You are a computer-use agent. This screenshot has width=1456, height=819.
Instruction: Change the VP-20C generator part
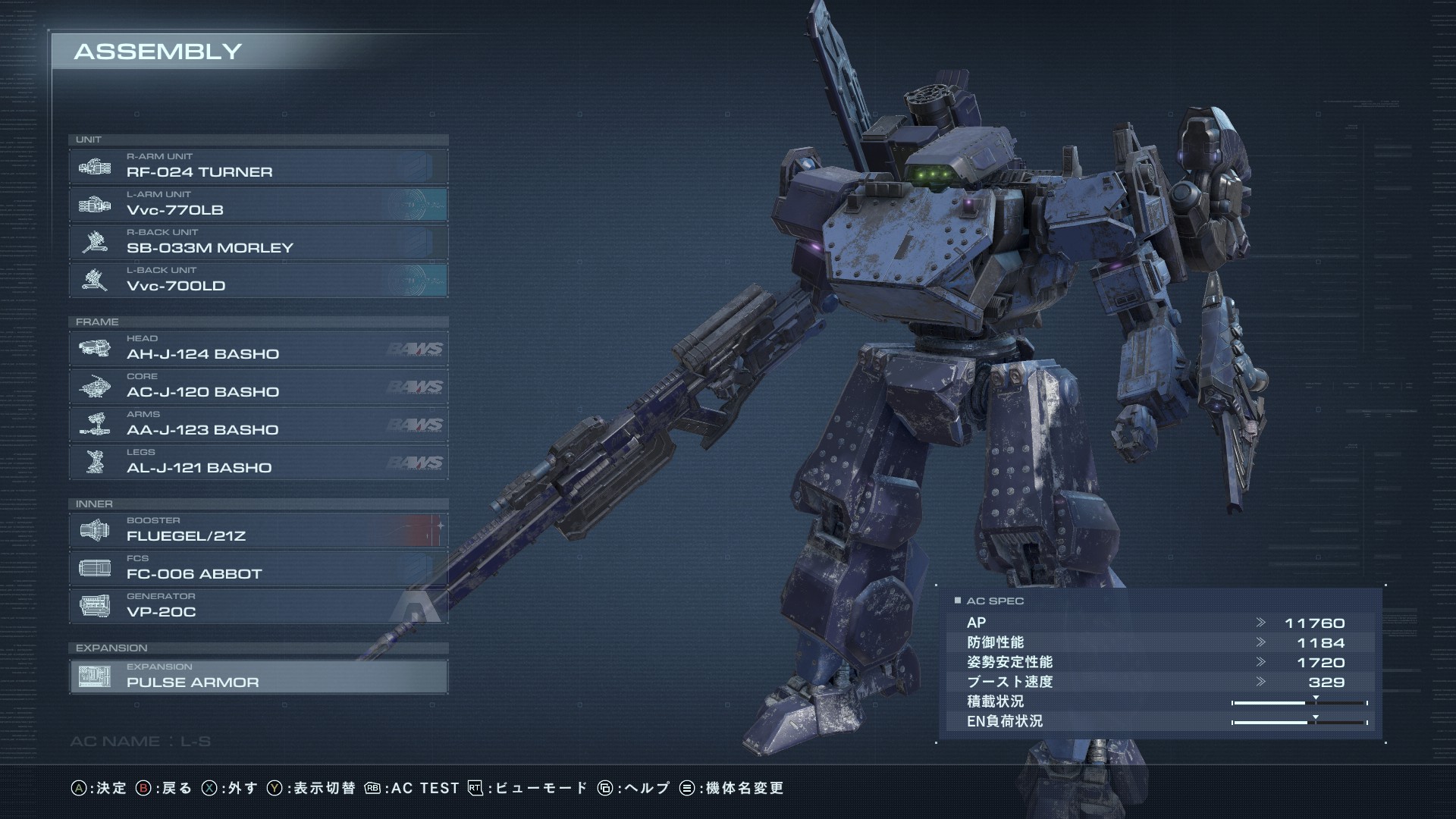click(x=258, y=606)
